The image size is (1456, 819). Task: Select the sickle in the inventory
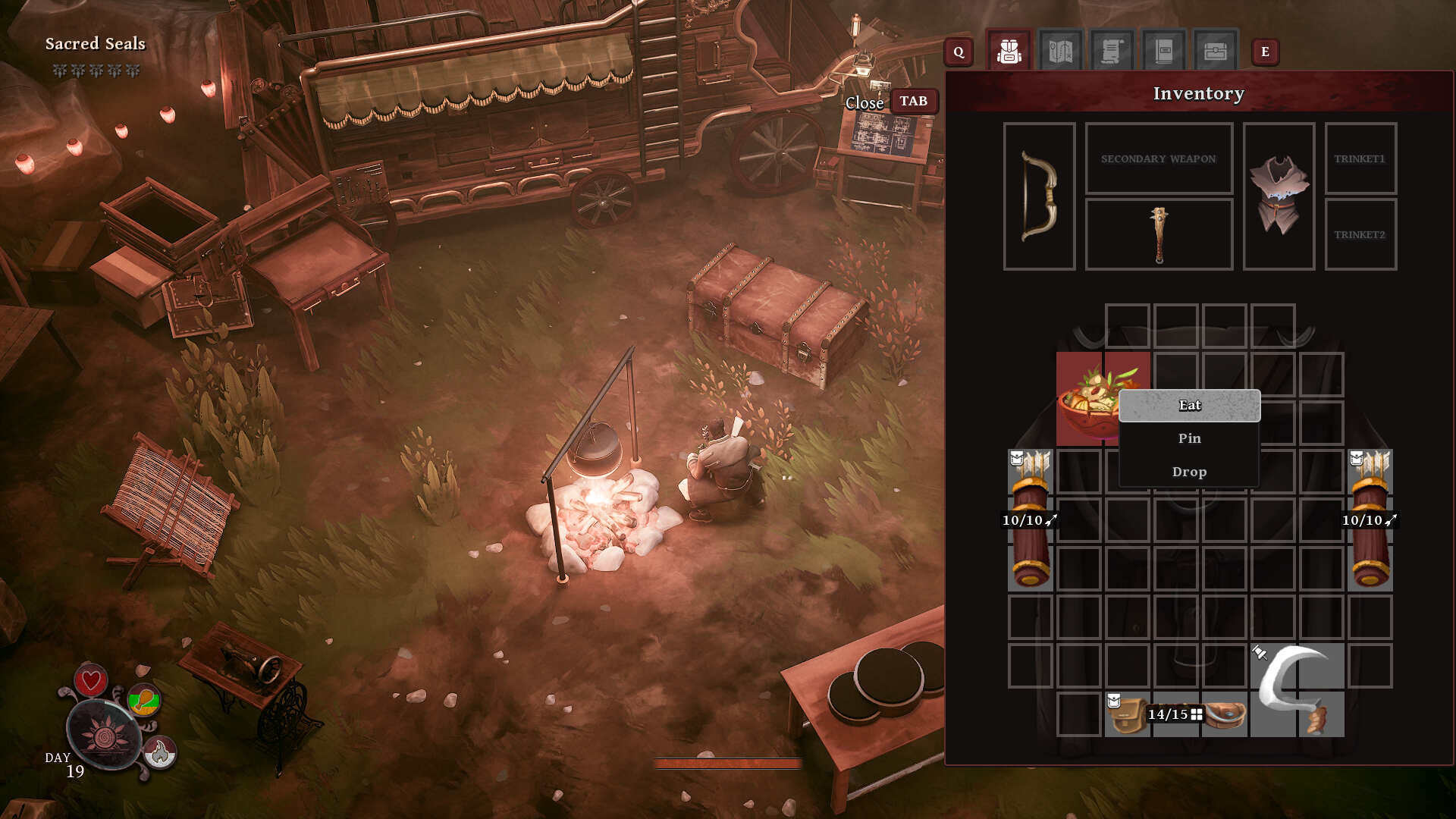(x=1297, y=689)
